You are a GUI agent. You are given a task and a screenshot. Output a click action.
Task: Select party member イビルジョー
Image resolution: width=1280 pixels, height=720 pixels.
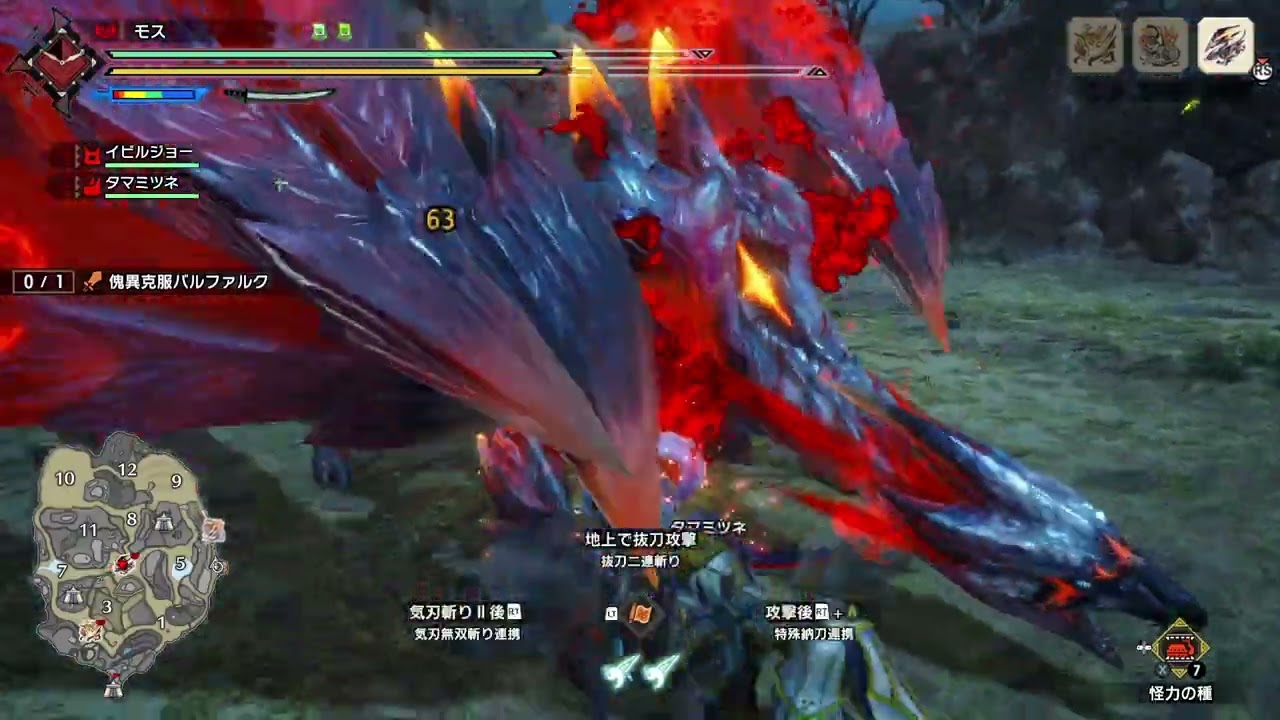point(148,153)
